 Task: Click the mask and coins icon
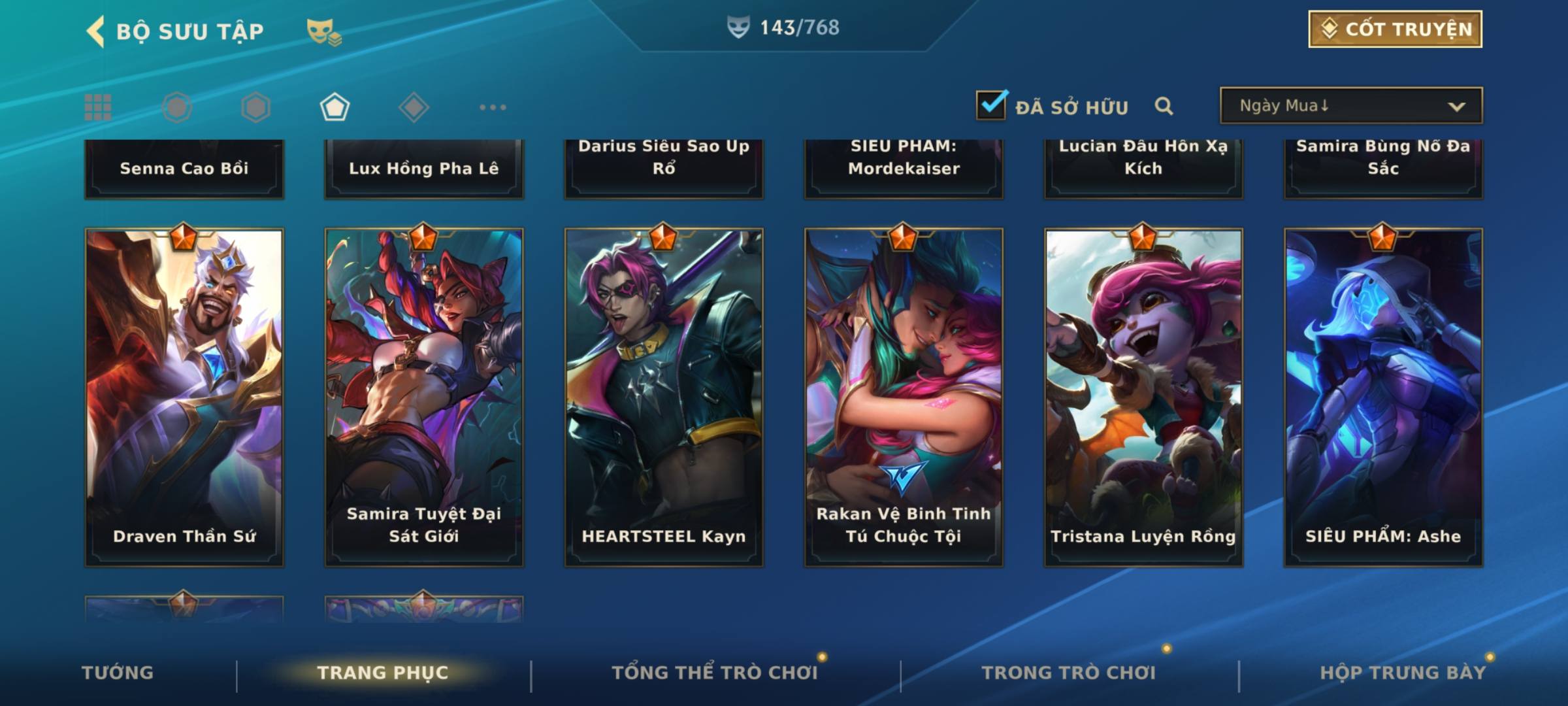tap(324, 32)
